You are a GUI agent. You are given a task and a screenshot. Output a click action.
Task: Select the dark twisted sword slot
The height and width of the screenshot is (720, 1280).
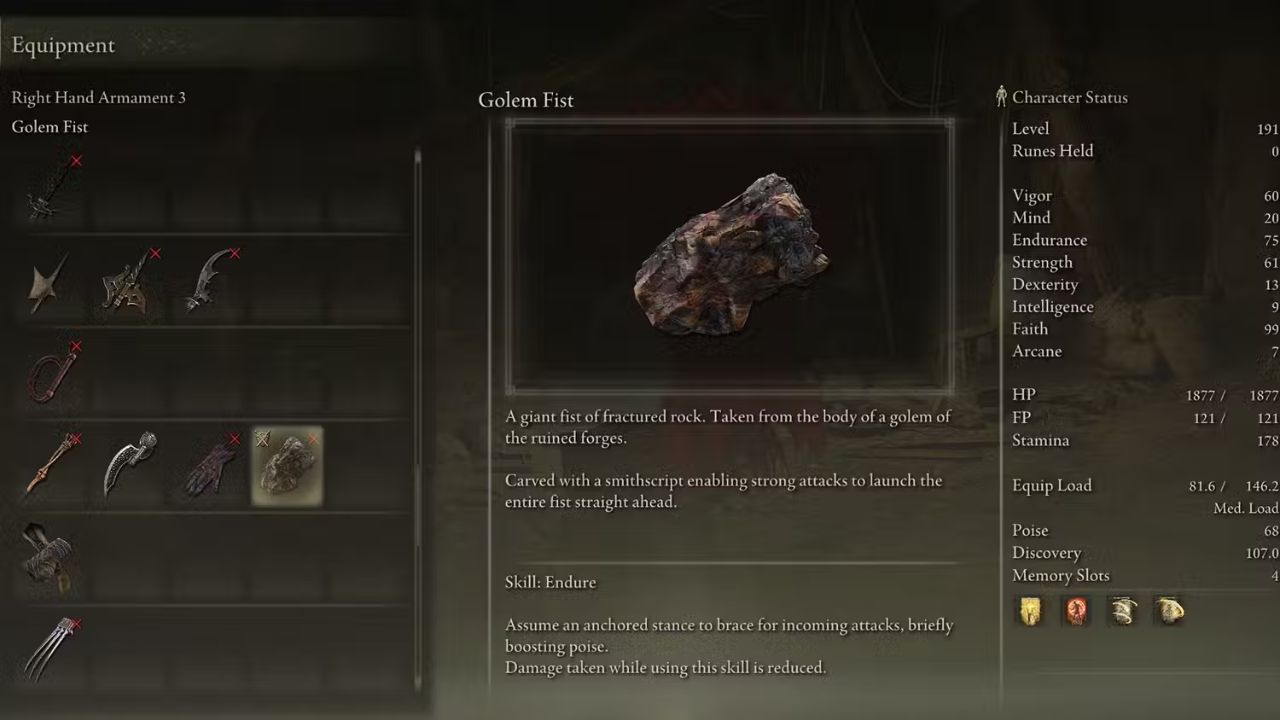click(50, 188)
